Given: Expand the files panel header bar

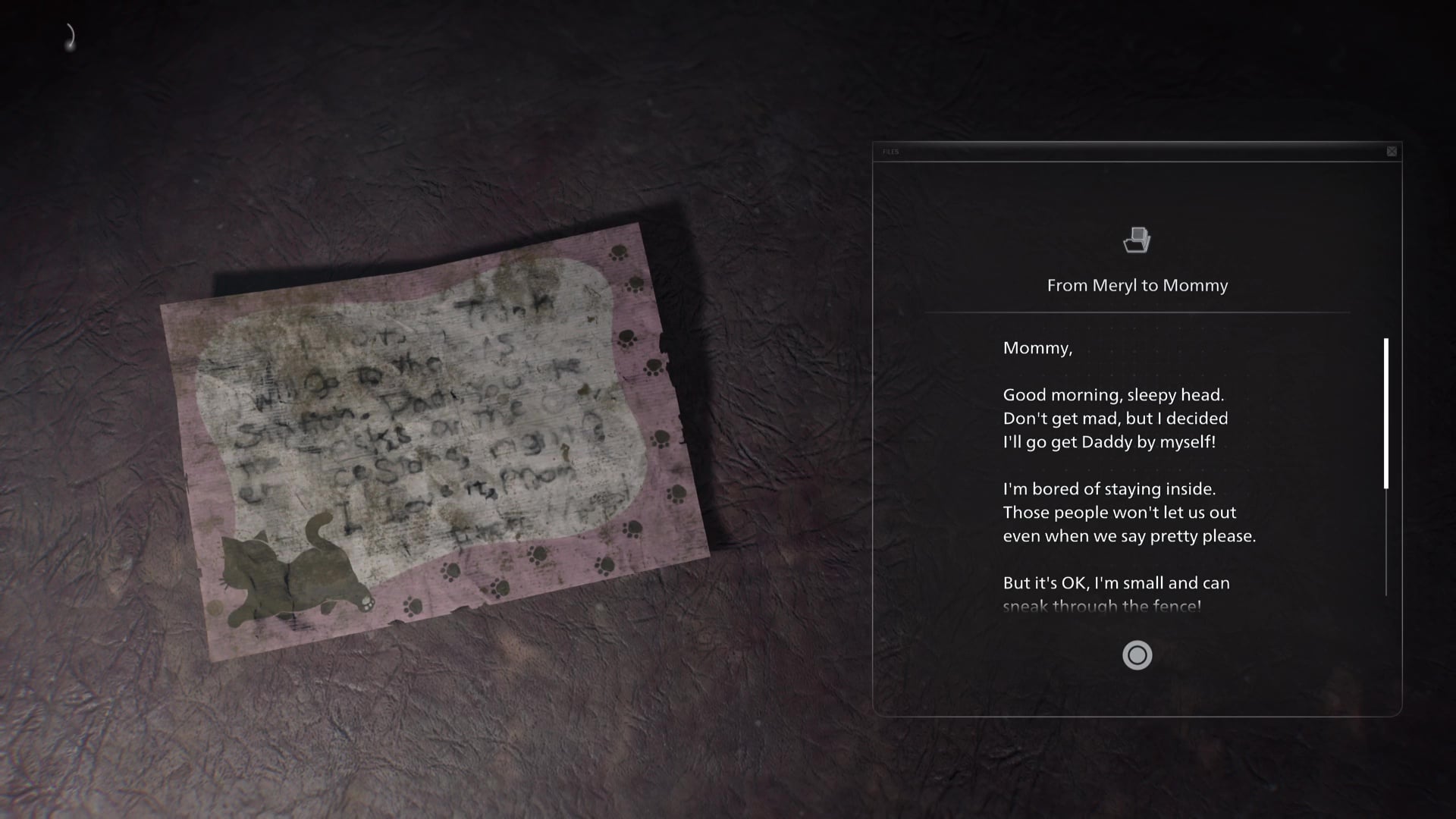Looking at the screenshot, I should (1137, 152).
